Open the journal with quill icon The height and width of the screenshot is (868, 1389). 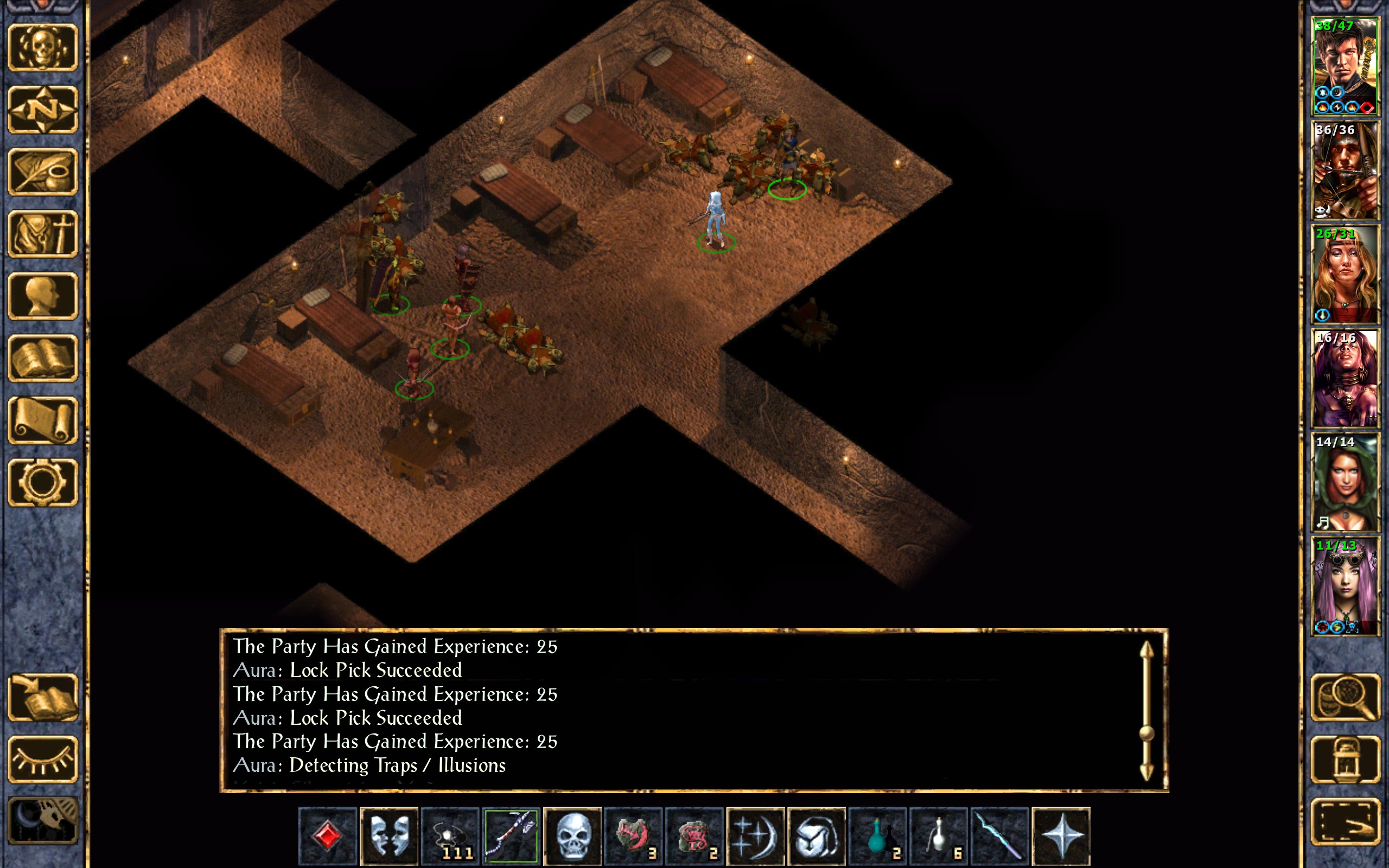coord(43,171)
